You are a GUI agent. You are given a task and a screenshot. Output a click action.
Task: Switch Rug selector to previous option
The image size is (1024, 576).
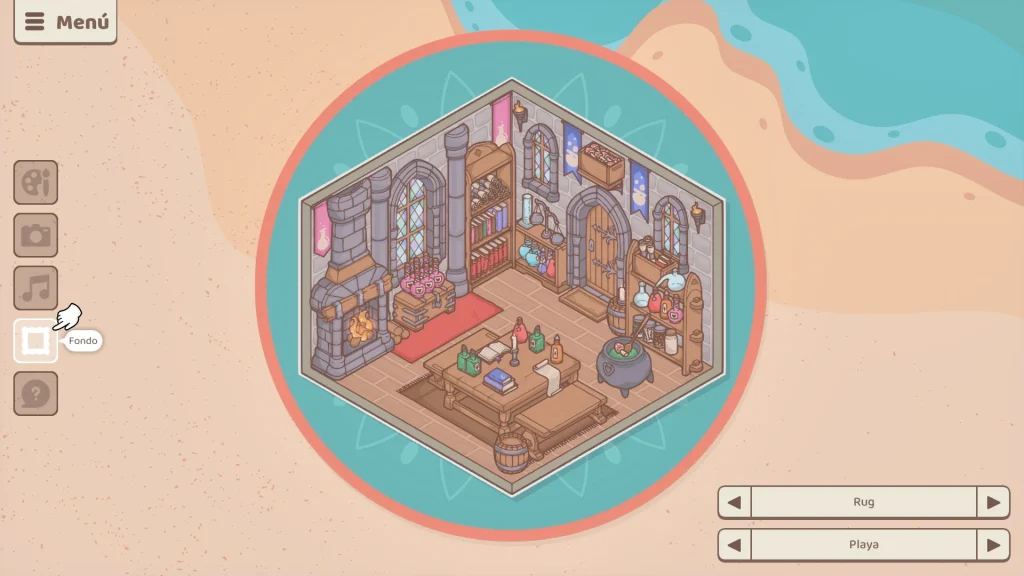click(735, 502)
